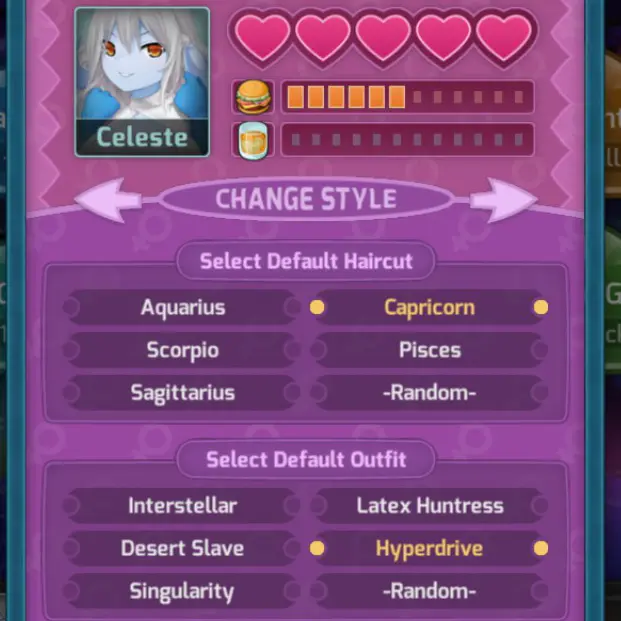This screenshot has height=621, width=621.
Task: Select the Aquarius haircut
Action: tap(182, 308)
